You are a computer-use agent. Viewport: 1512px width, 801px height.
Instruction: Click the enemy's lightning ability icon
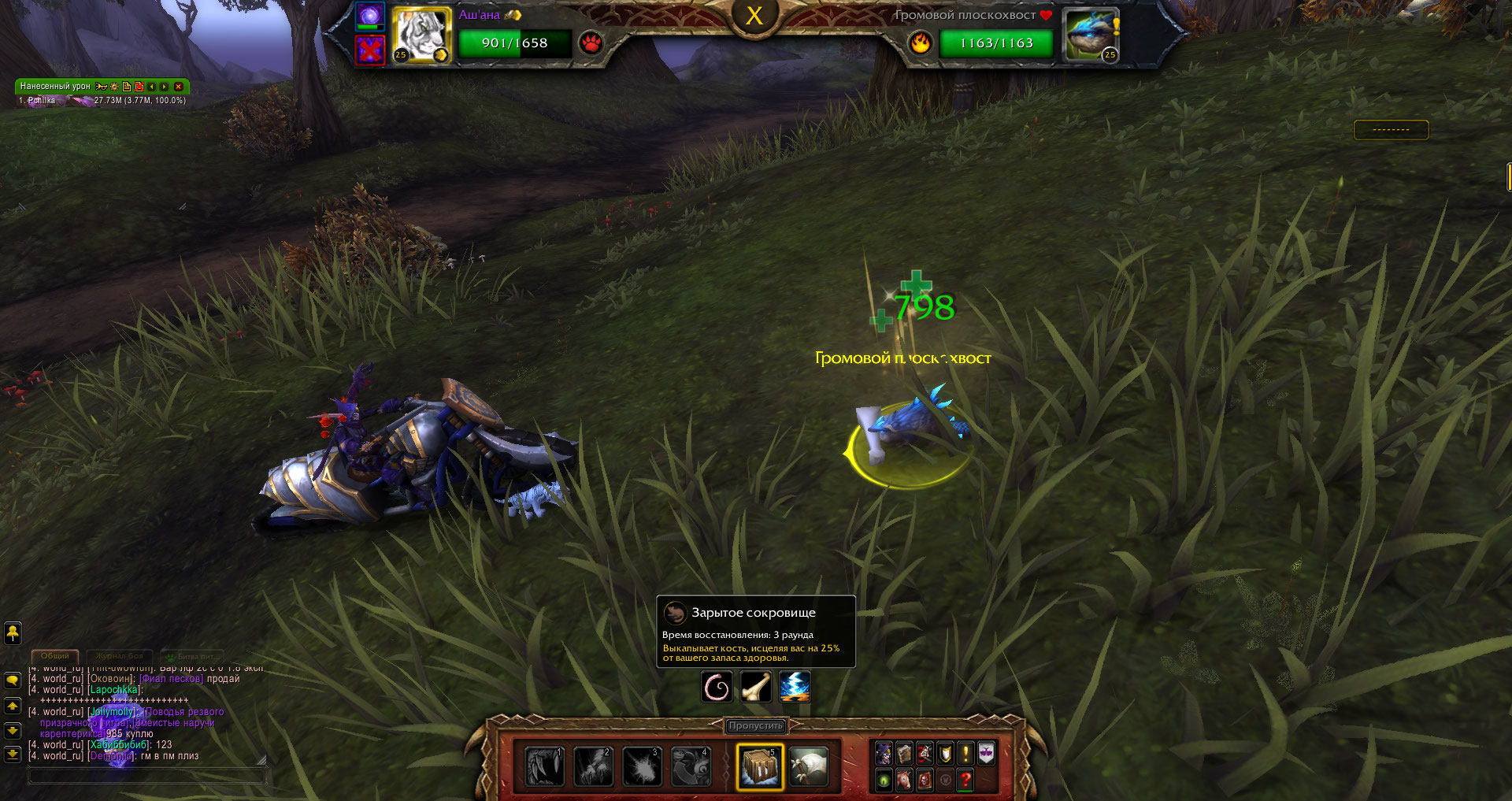tap(795, 687)
